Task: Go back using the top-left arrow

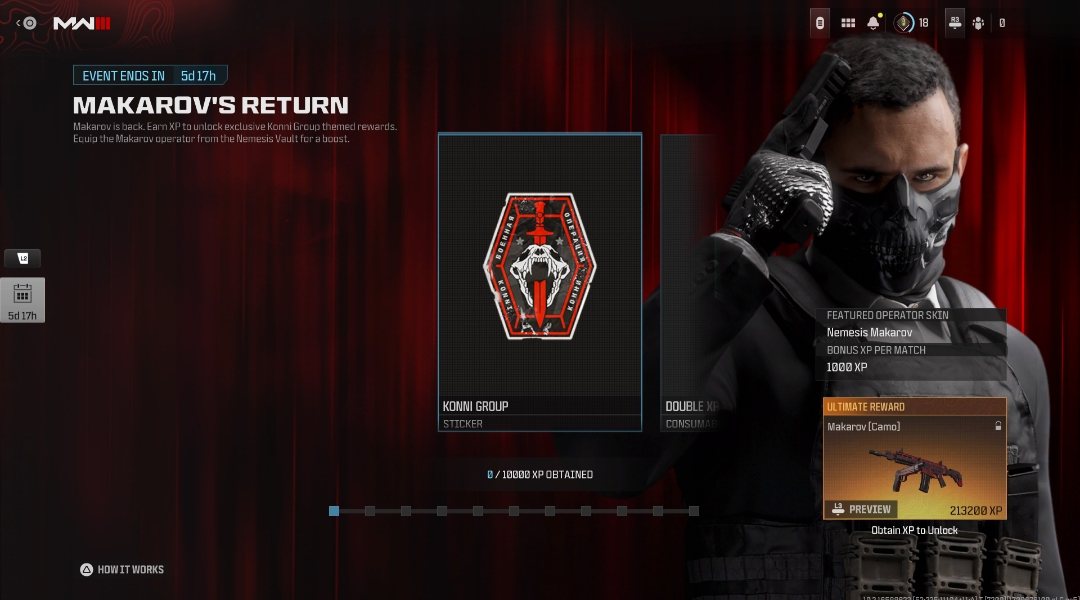Action: [19, 23]
